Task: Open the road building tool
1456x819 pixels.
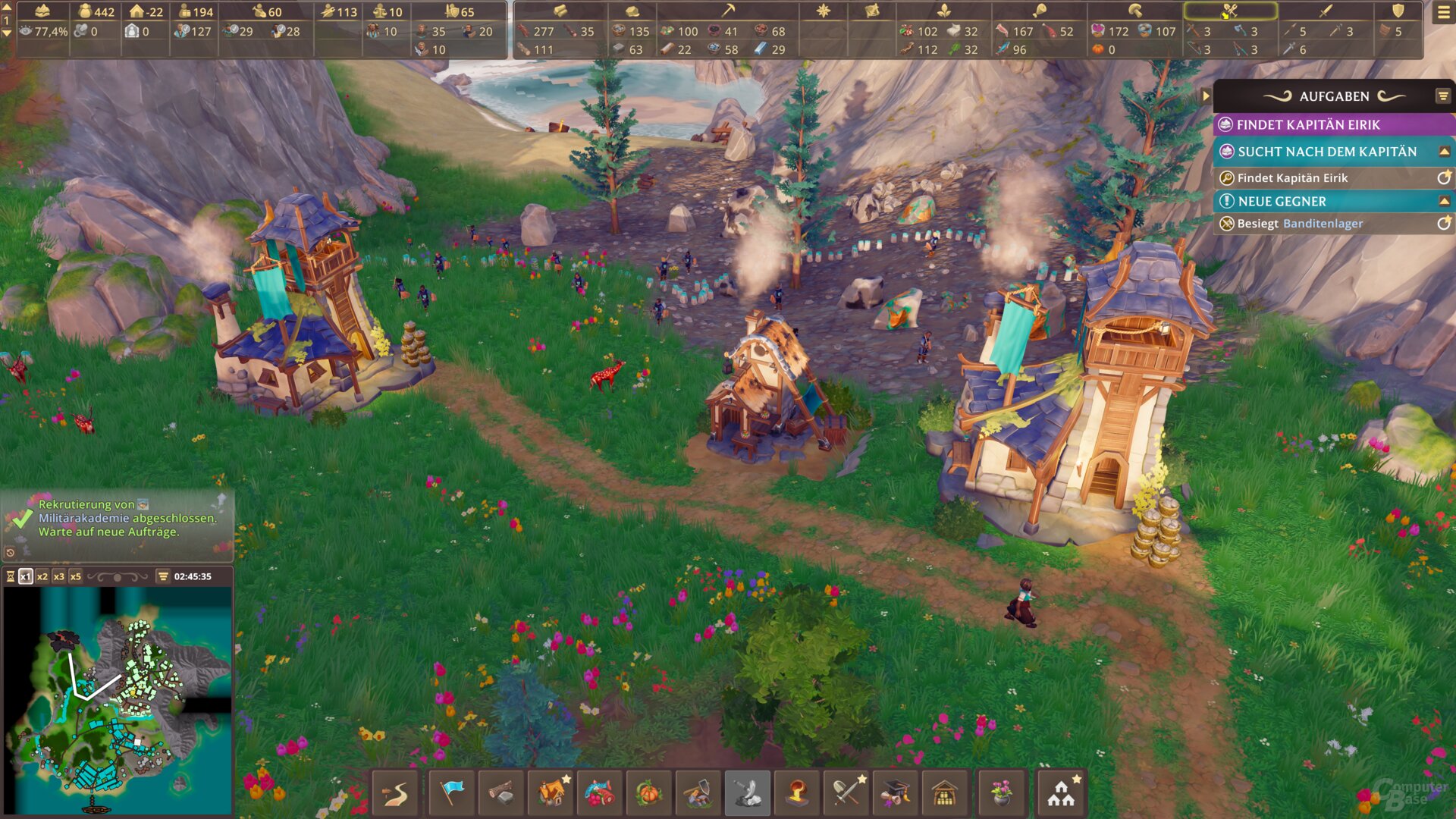Action: [395, 793]
